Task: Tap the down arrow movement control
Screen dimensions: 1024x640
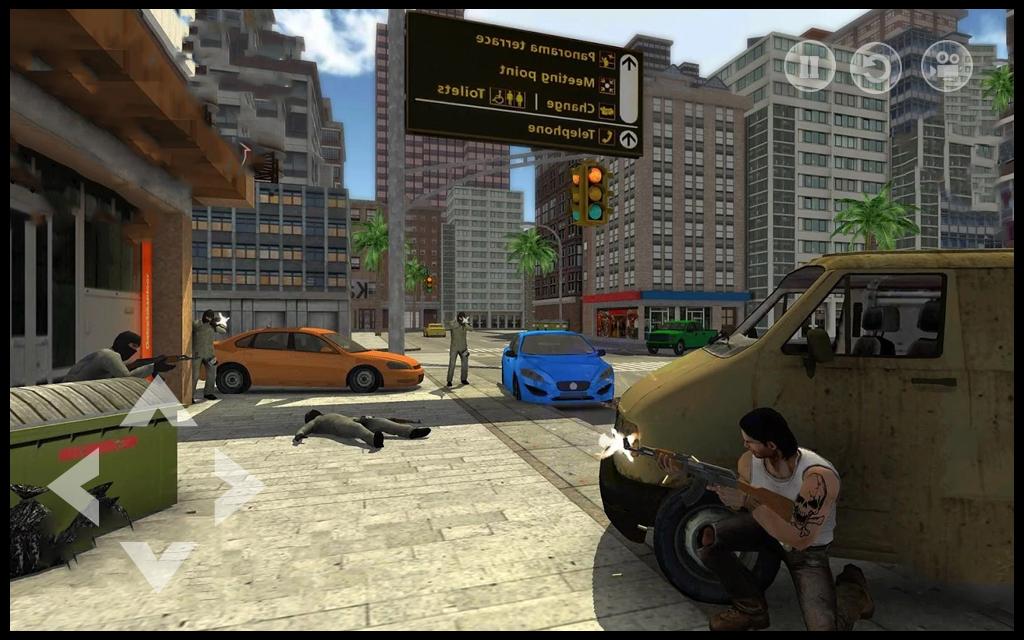Action: [x=157, y=562]
